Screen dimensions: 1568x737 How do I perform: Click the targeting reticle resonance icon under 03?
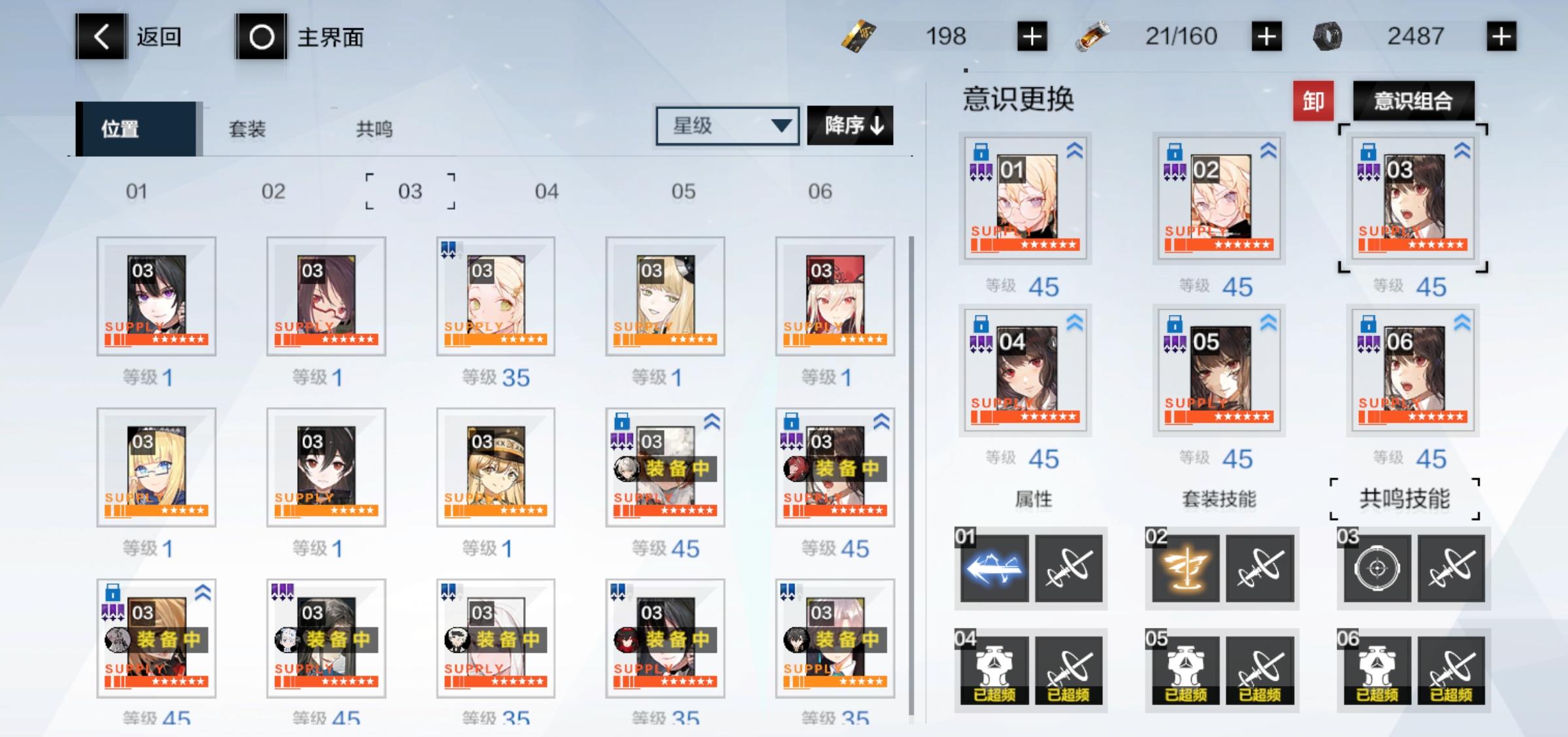pos(1377,568)
